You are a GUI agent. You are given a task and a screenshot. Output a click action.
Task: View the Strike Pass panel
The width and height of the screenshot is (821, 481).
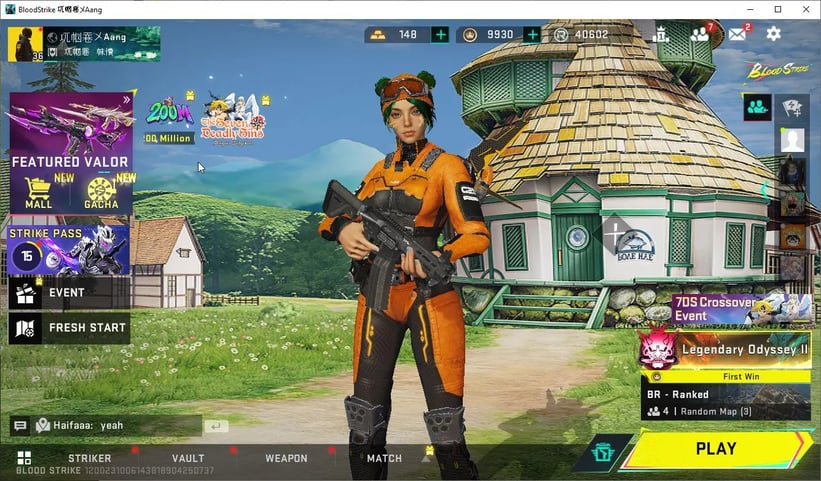(x=69, y=249)
